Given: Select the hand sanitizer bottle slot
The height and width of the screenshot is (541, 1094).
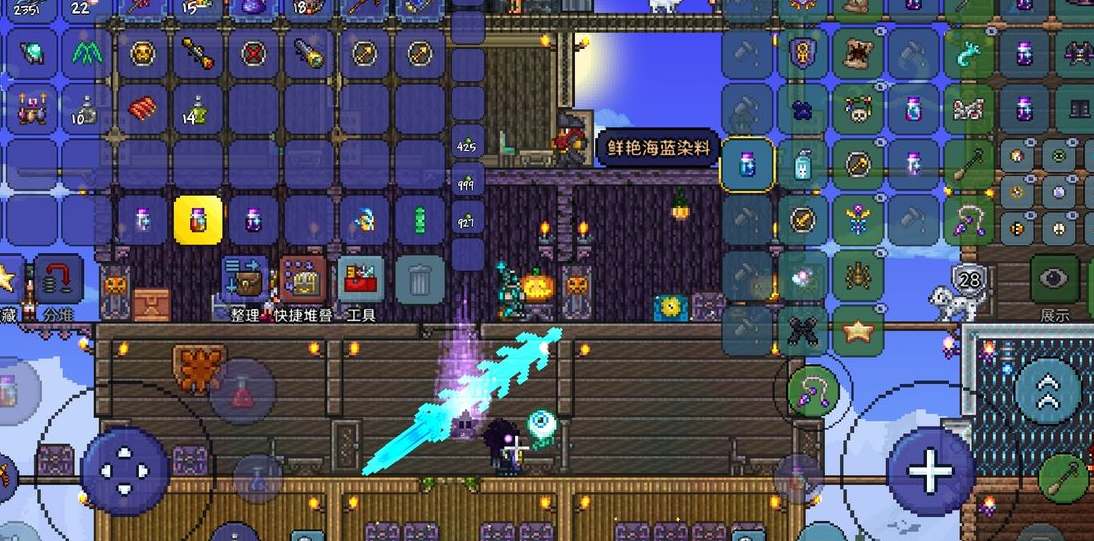Looking at the screenshot, I should (803, 164).
